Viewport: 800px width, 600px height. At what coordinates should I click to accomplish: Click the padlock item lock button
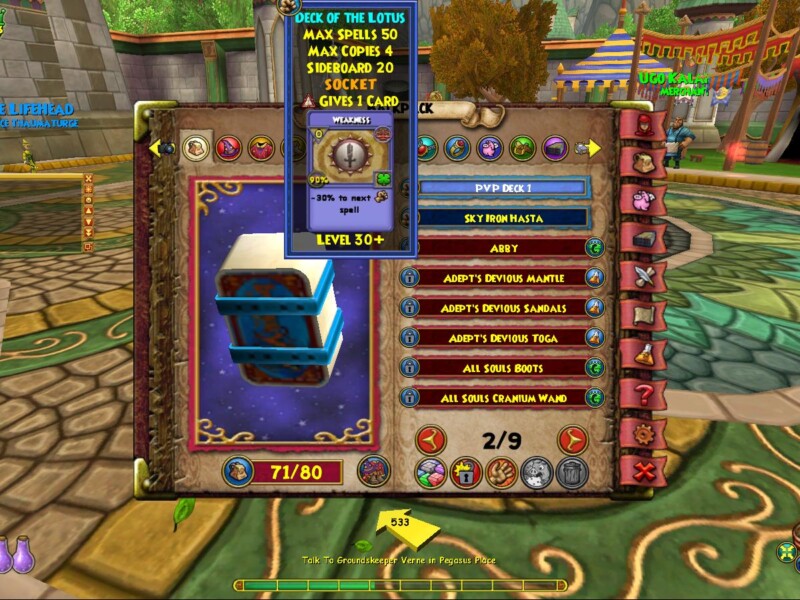click(x=465, y=472)
